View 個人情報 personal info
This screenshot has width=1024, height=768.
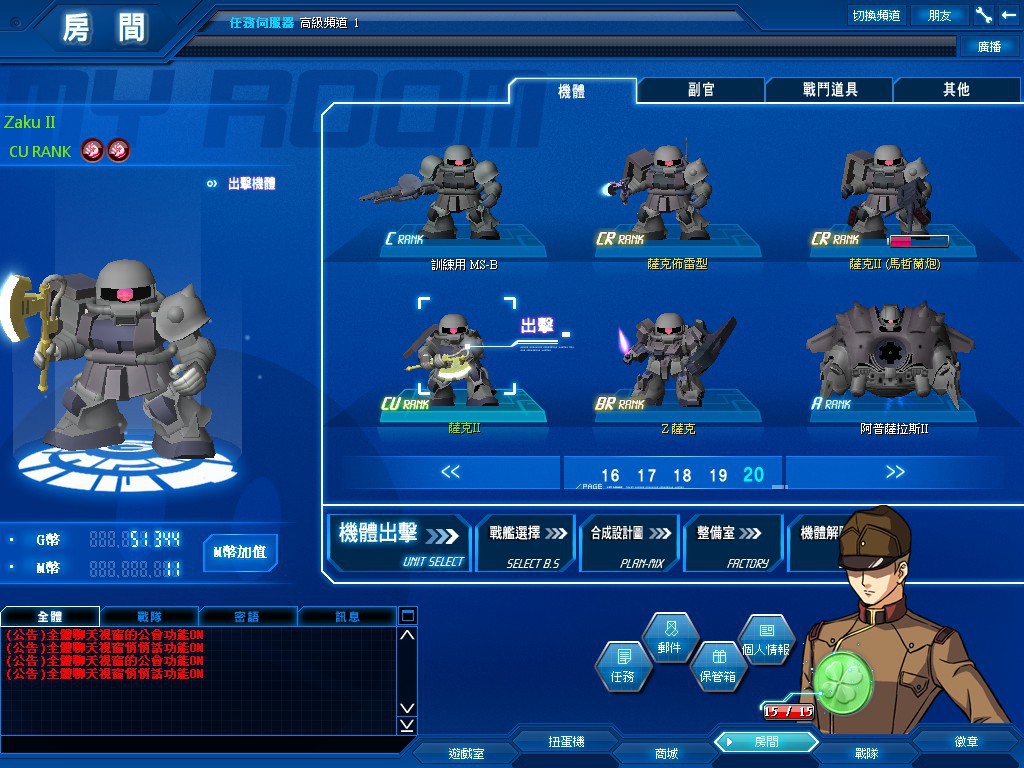[x=766, y=639]
